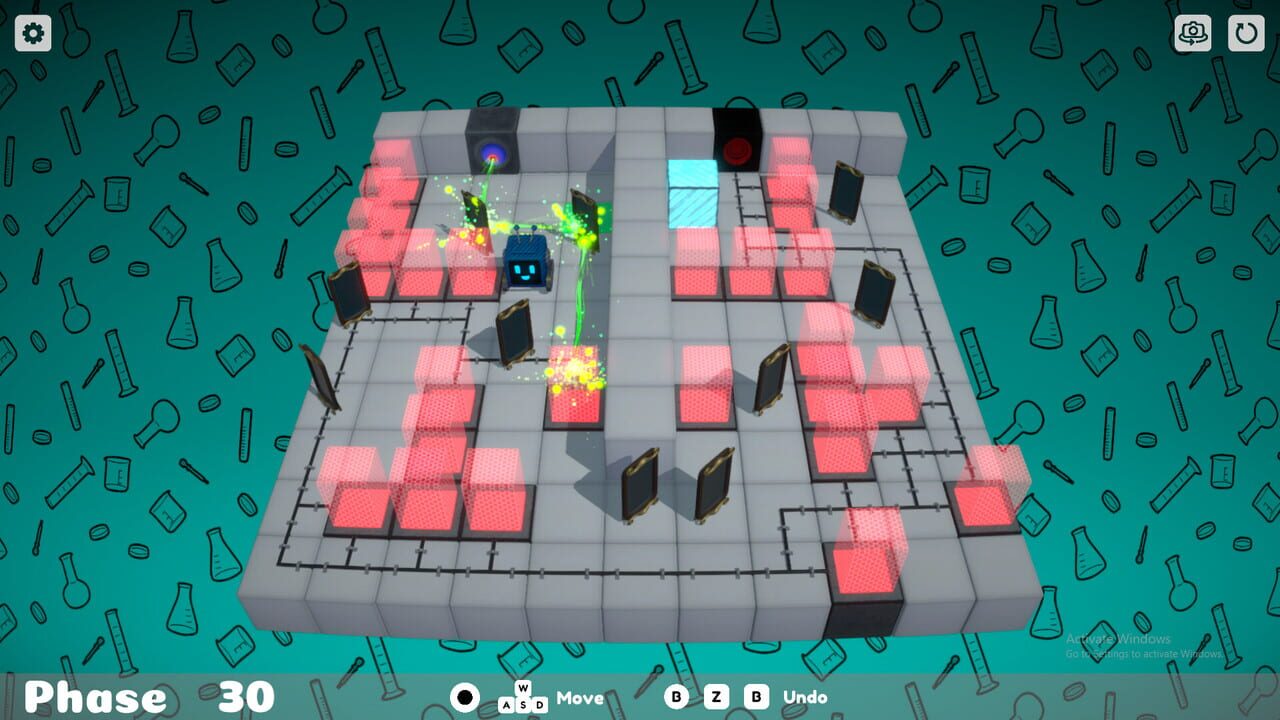Select the camera rotation icon
Image resolution: width=1280 pixels, height=720 pixels.
(1193, 33)
